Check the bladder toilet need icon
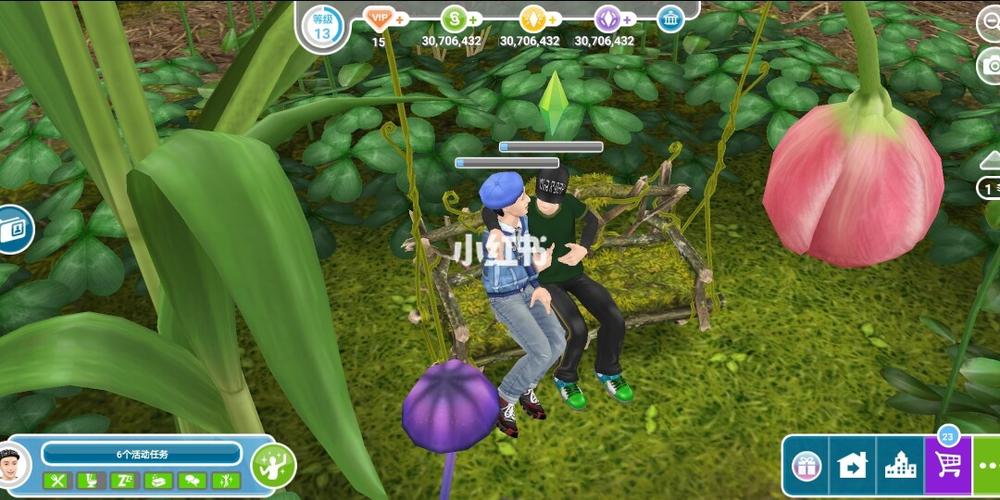This screenshot has width=1000, height=500. coord(91,481)
